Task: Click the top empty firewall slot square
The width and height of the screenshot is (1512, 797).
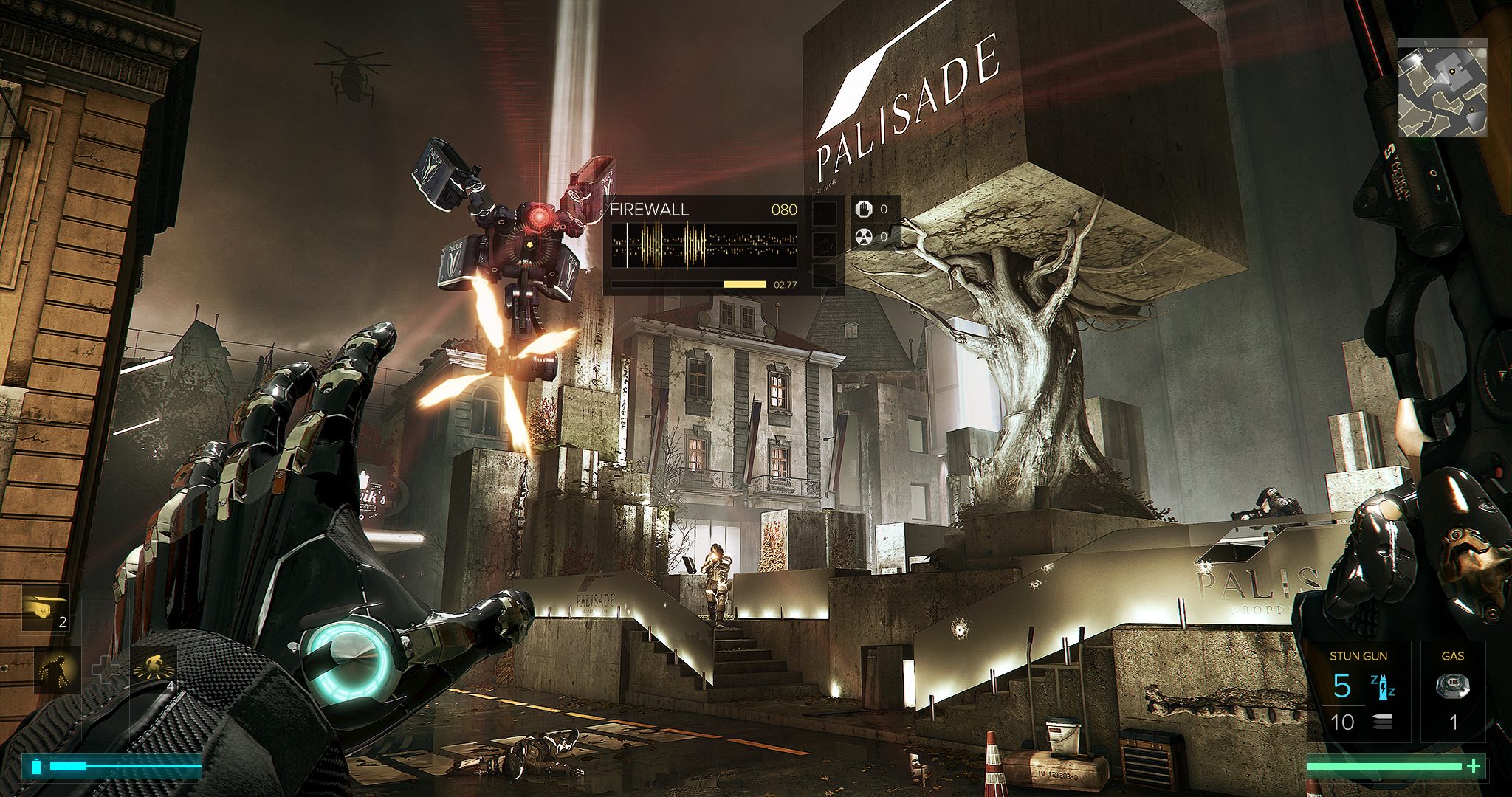Action: (x=825, y=214)
